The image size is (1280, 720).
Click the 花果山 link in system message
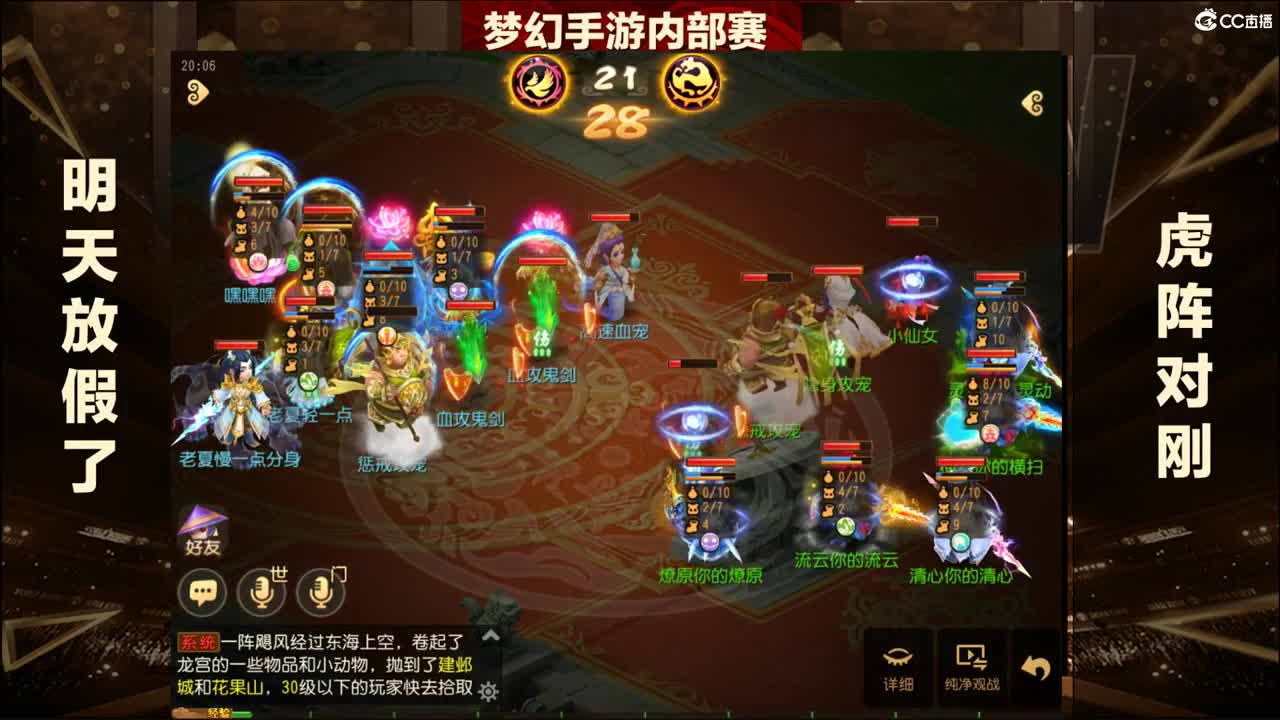tap(238, 686)
